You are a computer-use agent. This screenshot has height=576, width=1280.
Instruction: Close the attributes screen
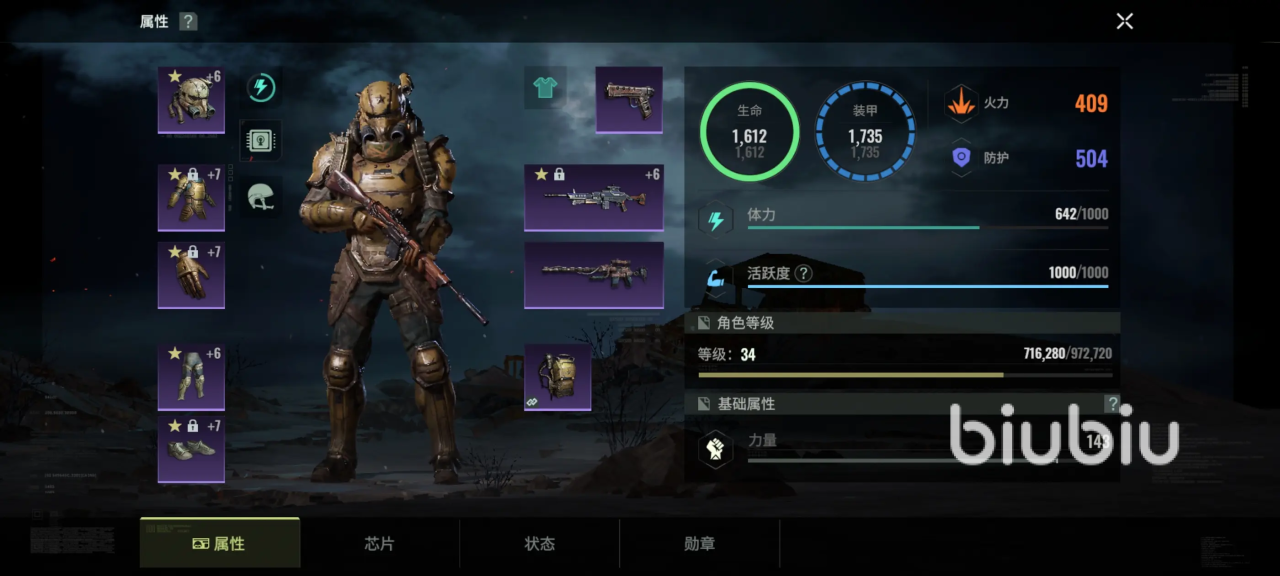point(1124,21)
